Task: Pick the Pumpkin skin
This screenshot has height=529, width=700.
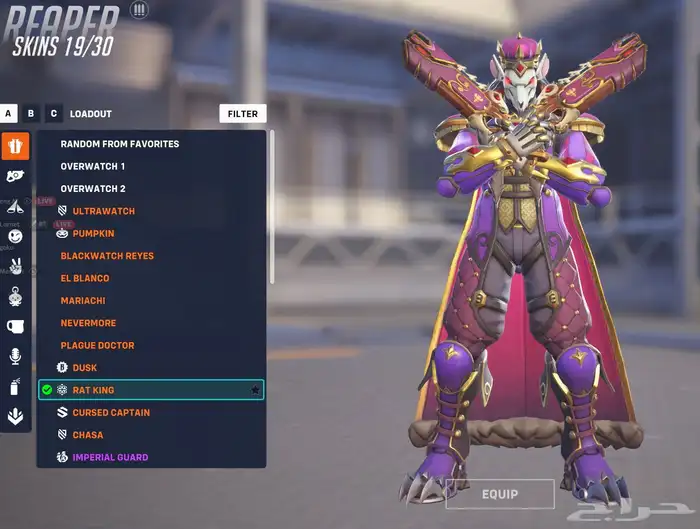Action: tap(93, 234)
